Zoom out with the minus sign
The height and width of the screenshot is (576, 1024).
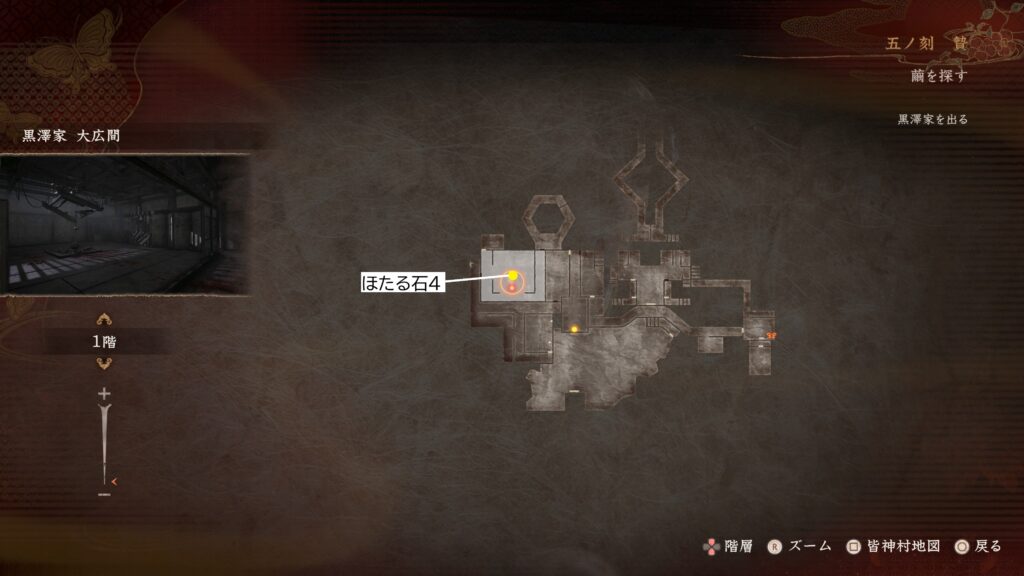104,494
